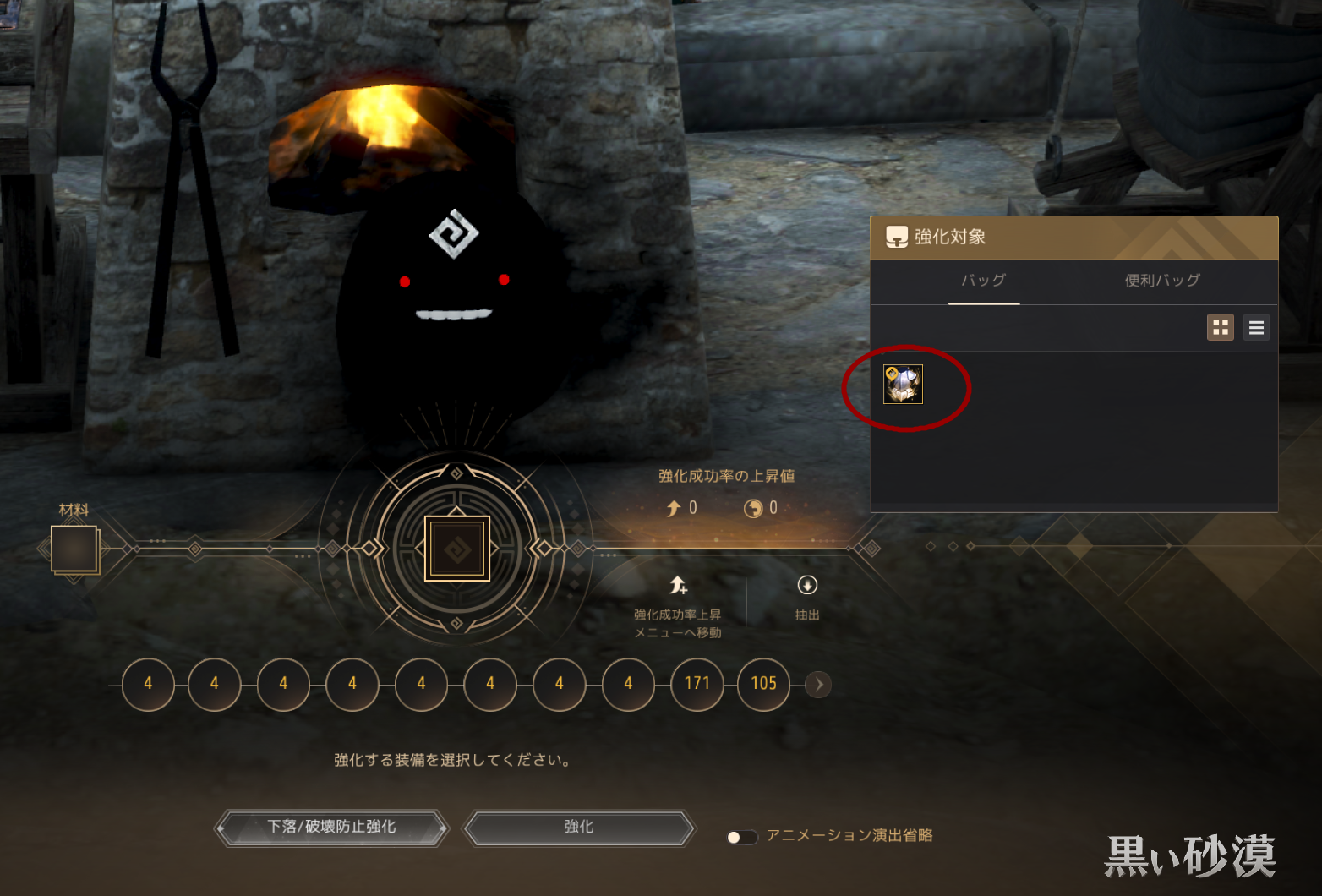The height and width of the screenshot is (896, 1322).
Task: Click the 材料 material slot
Action: tap(74, 549)
